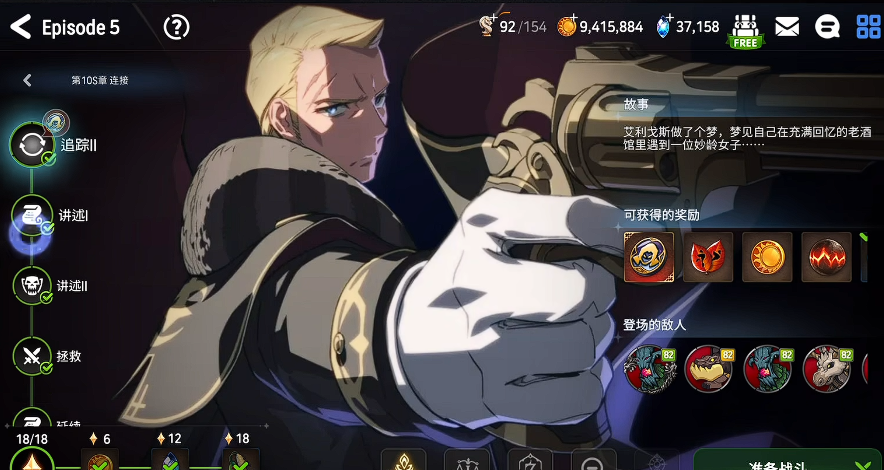Inspect the white horse-skull enemy portrait
Screen dimensions: 884x470
pyautogui.click(x=826, y=369)
